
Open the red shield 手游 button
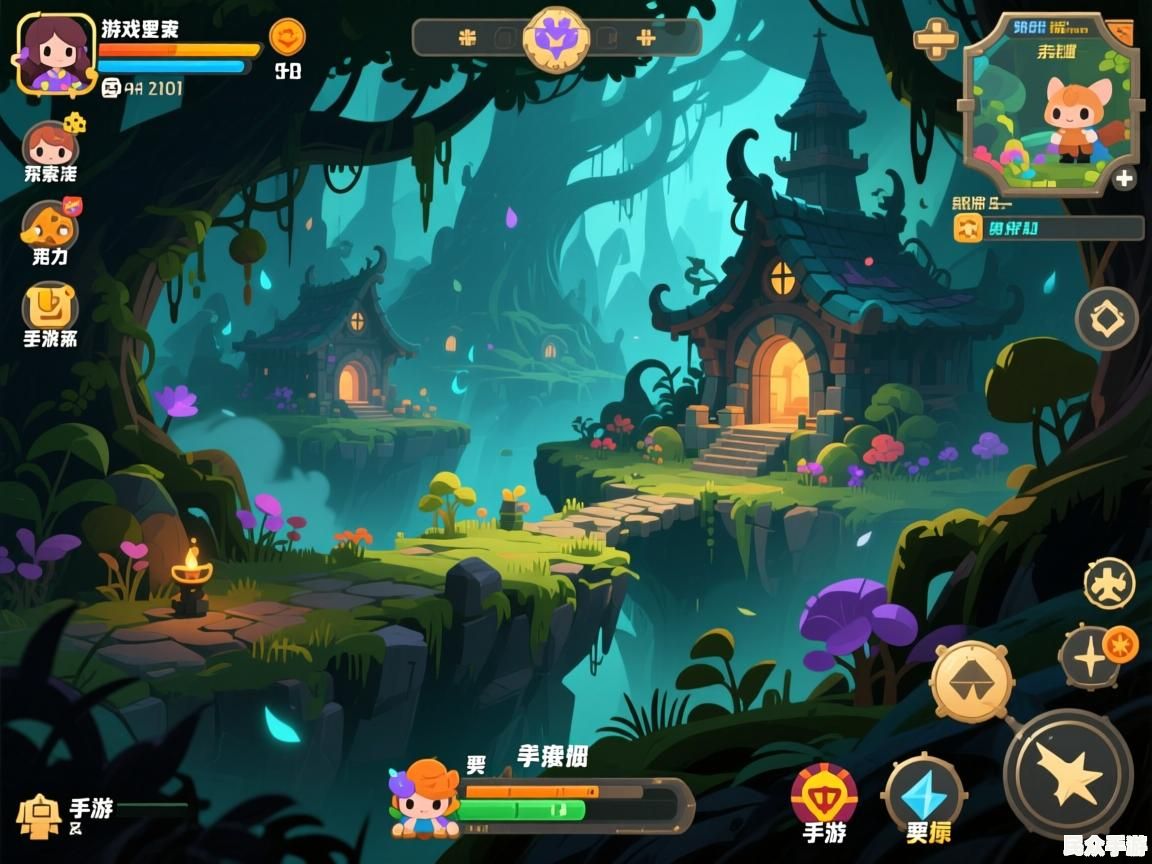click(x=824, y=794)
